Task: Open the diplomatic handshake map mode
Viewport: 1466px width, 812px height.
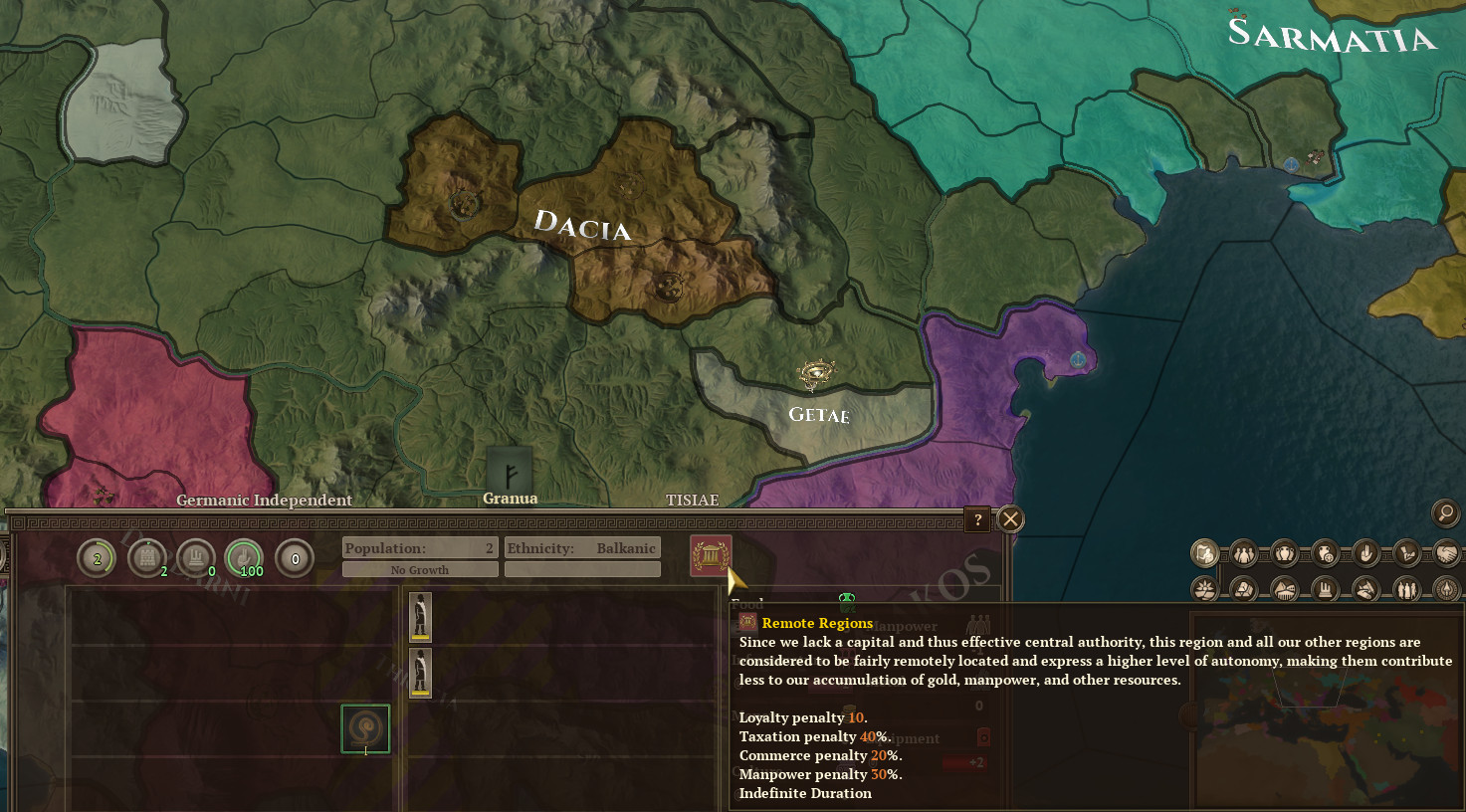Action: (1446, 553)
